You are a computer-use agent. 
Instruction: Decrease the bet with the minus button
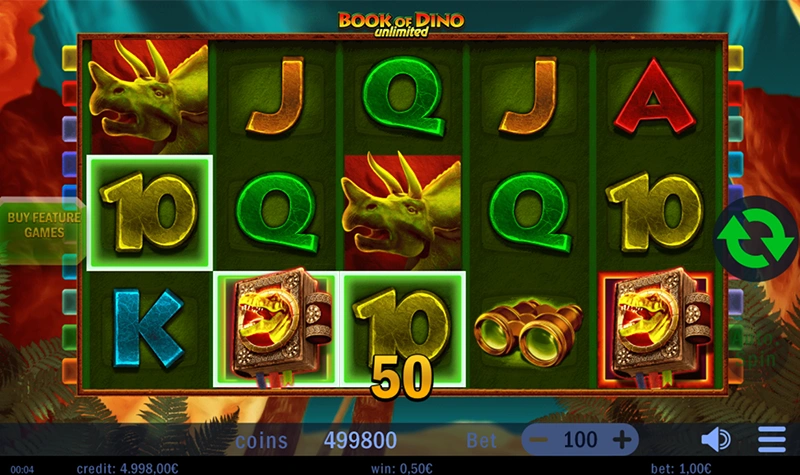click(x=539, y=439)
